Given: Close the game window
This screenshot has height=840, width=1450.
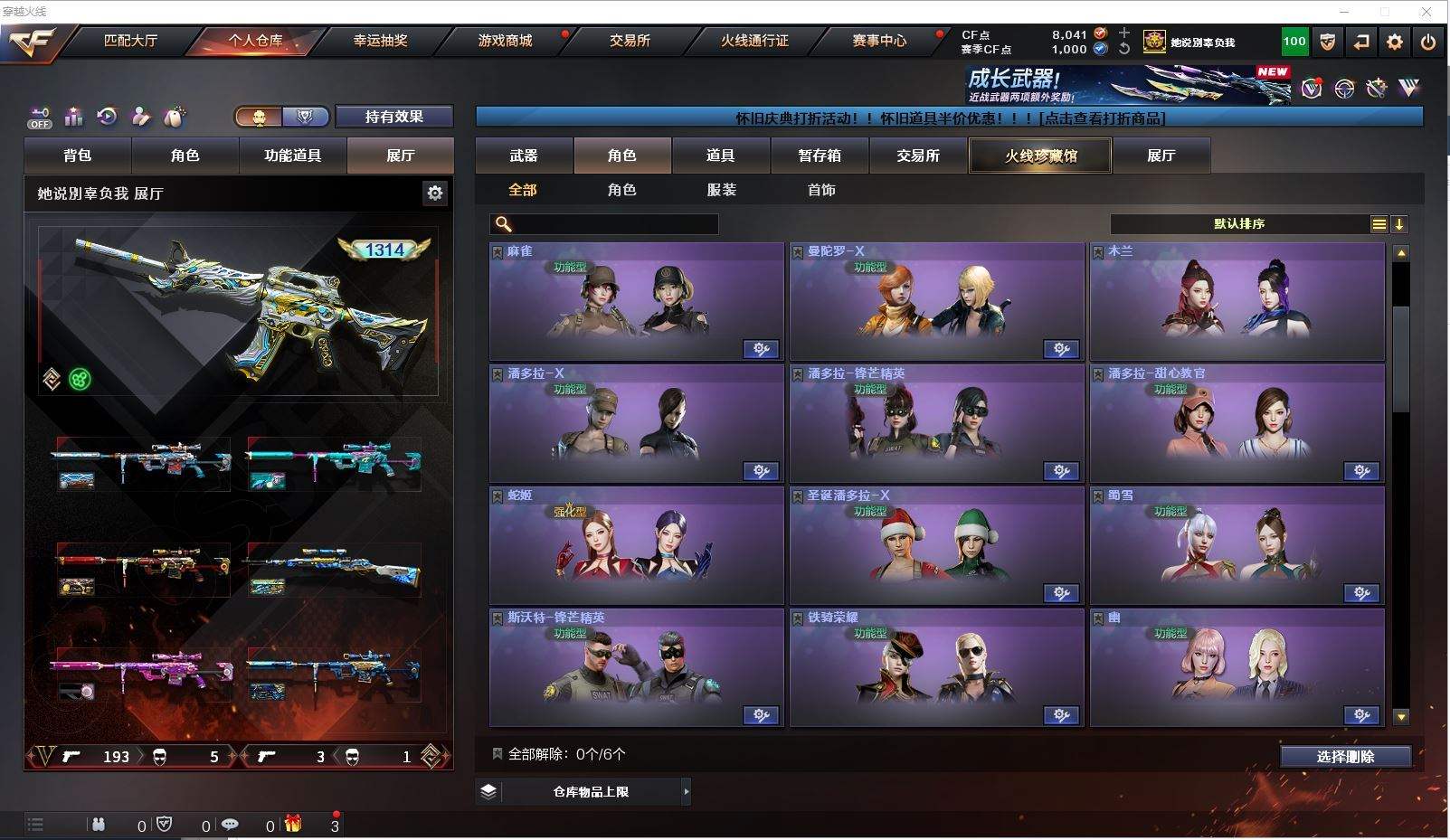Looking at the screenshot, I should pyautogui.click(x=1426, y=12).
